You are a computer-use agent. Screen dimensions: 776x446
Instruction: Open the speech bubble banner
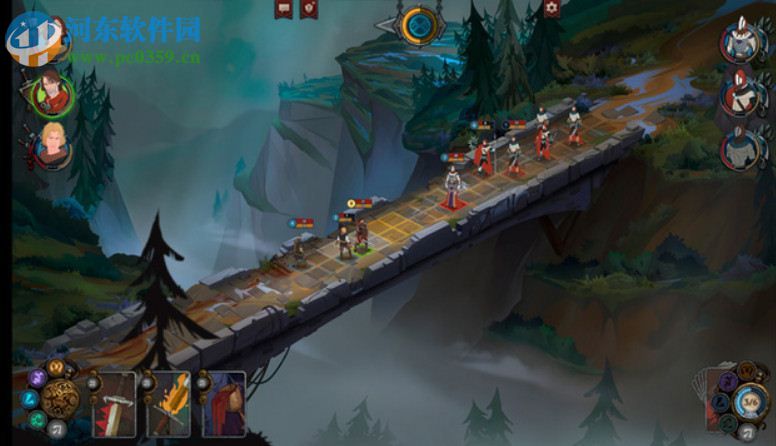[x=283, y=9]
